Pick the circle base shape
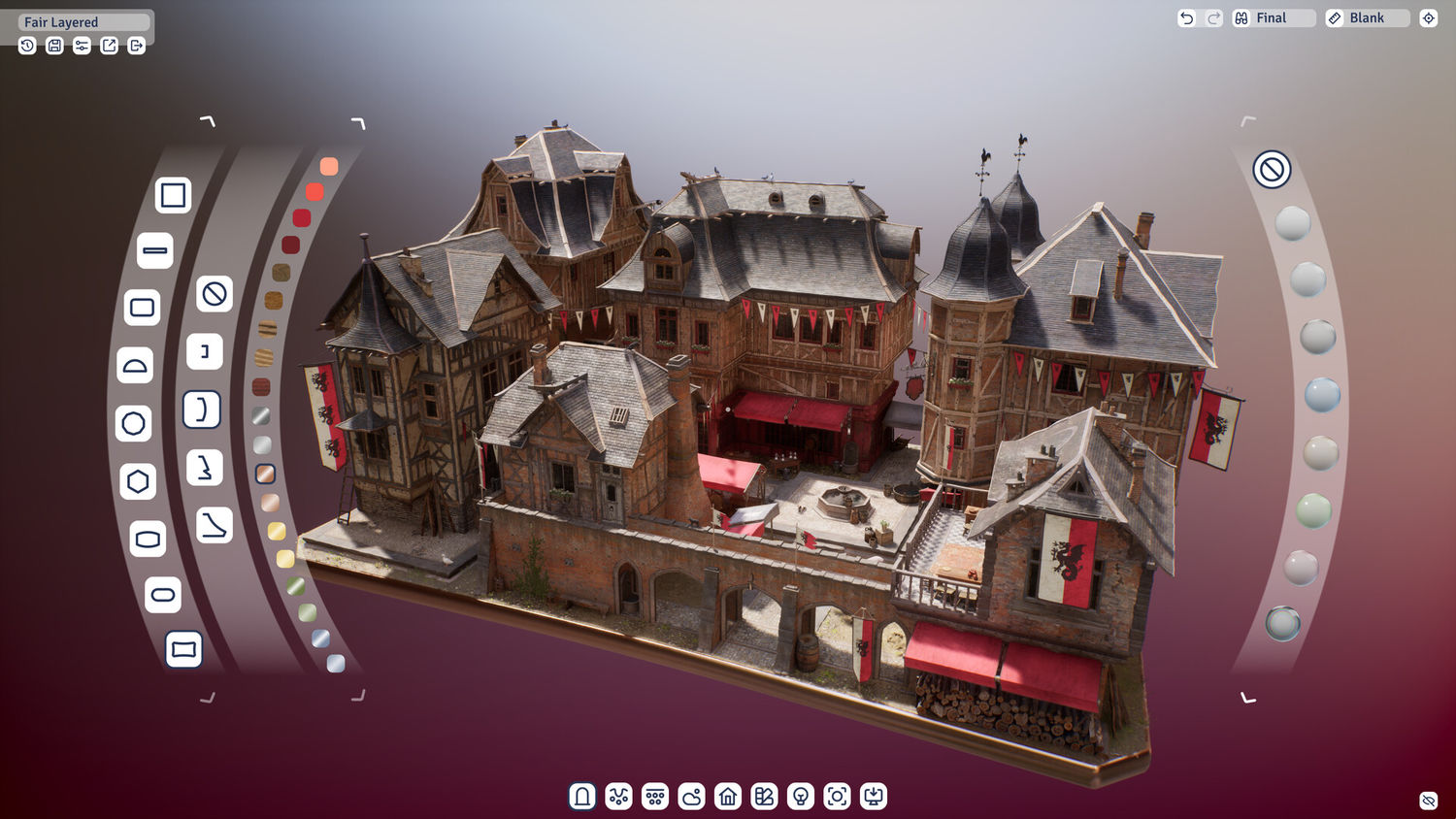Viewport: 1456px width, 819px height. point(134,423)
